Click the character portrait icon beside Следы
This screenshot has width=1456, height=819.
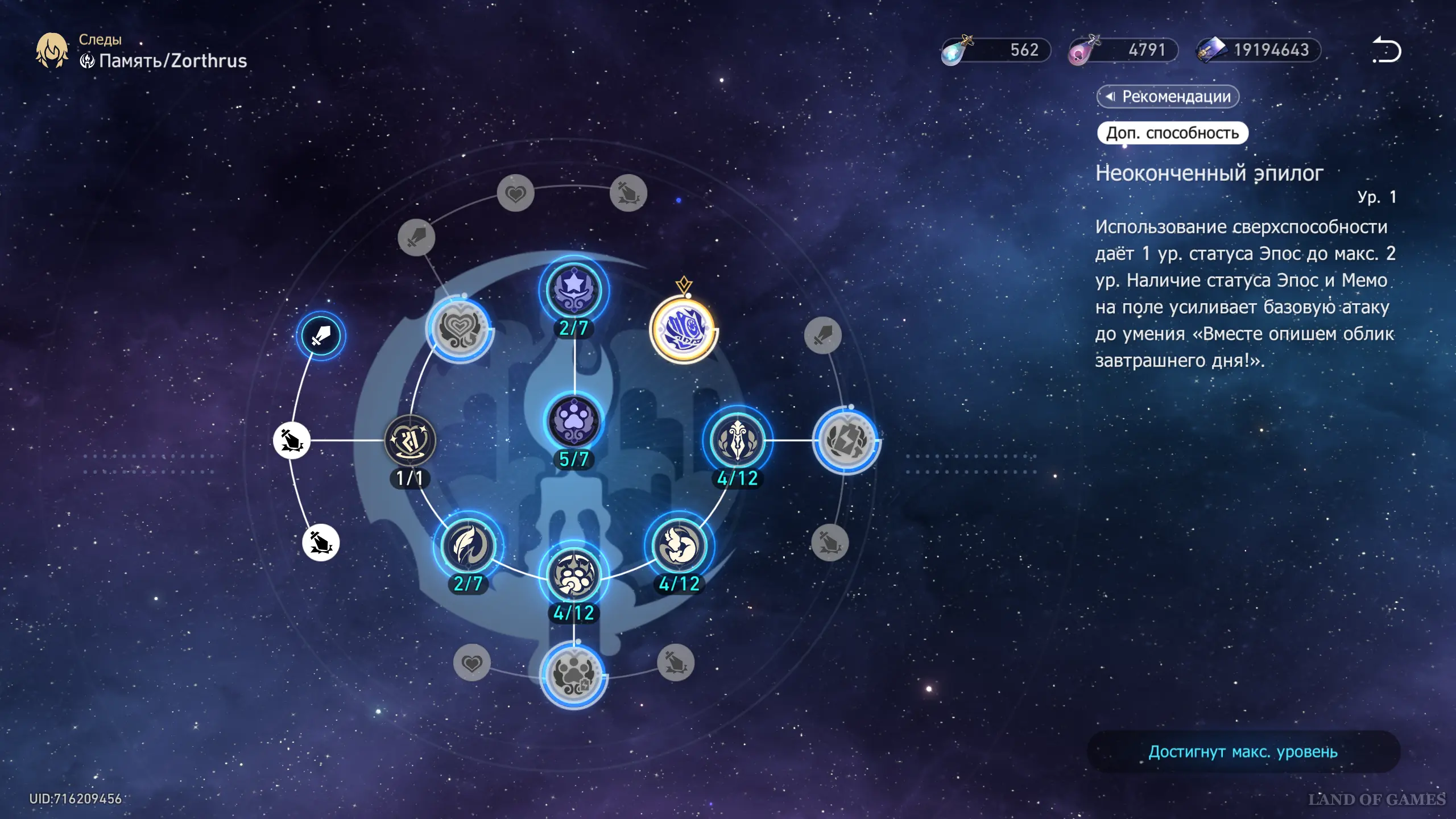click(52, 50)
